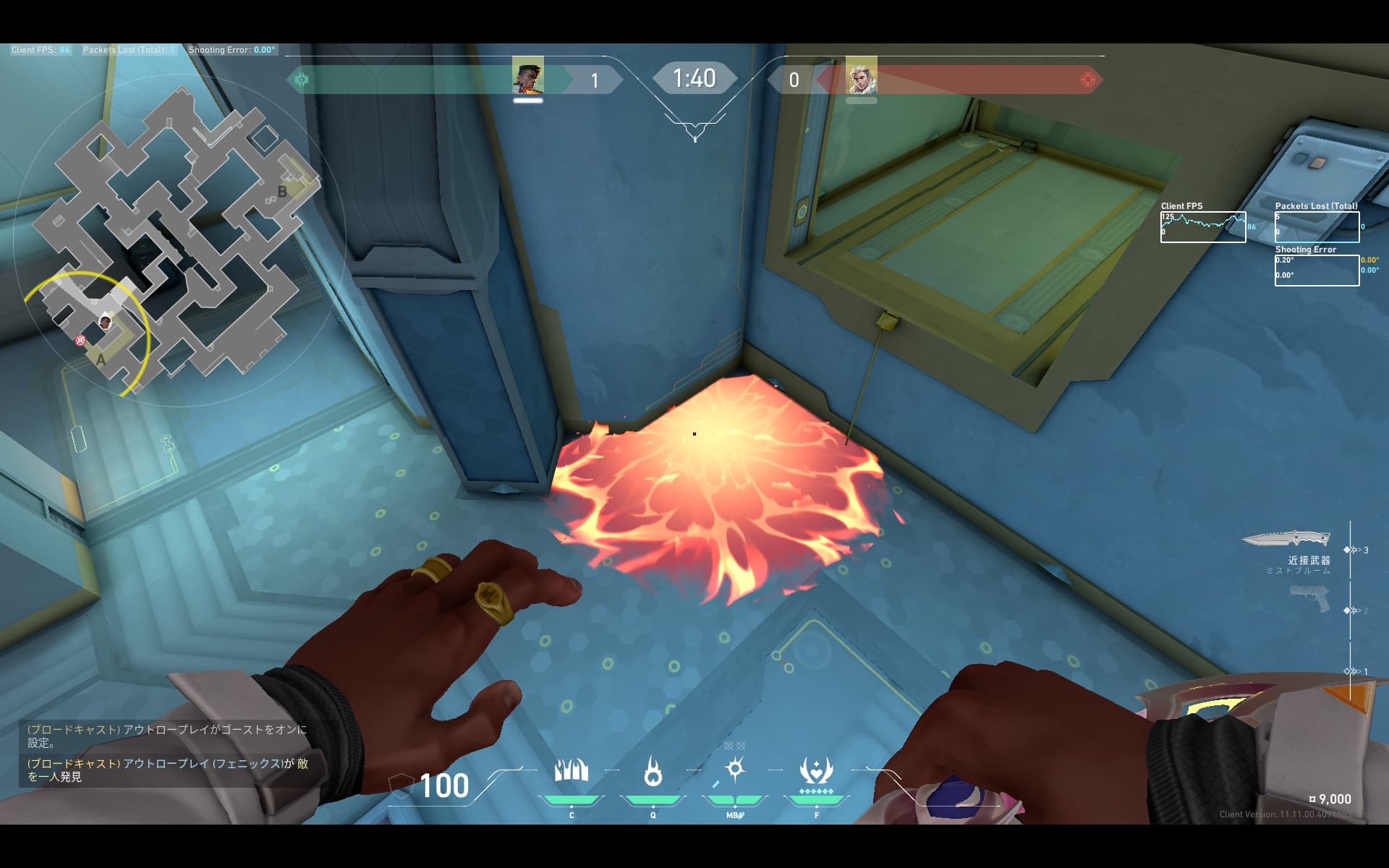Screen dimensions: 1389x868
Task: Click the Shooting Error graph
Action: pos(1317,271)
